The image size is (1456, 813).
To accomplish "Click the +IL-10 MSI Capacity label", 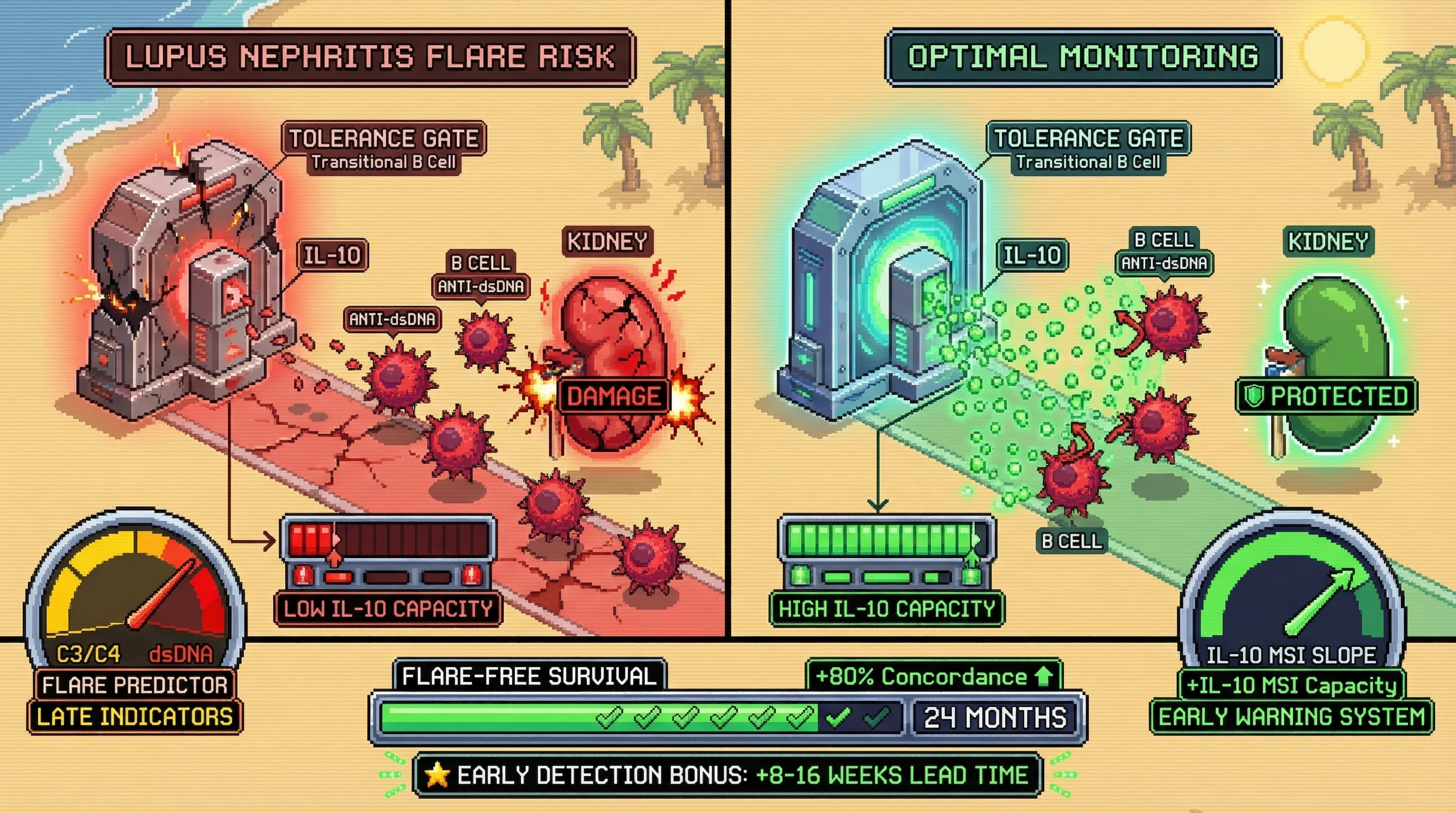I will [1291, 685].
